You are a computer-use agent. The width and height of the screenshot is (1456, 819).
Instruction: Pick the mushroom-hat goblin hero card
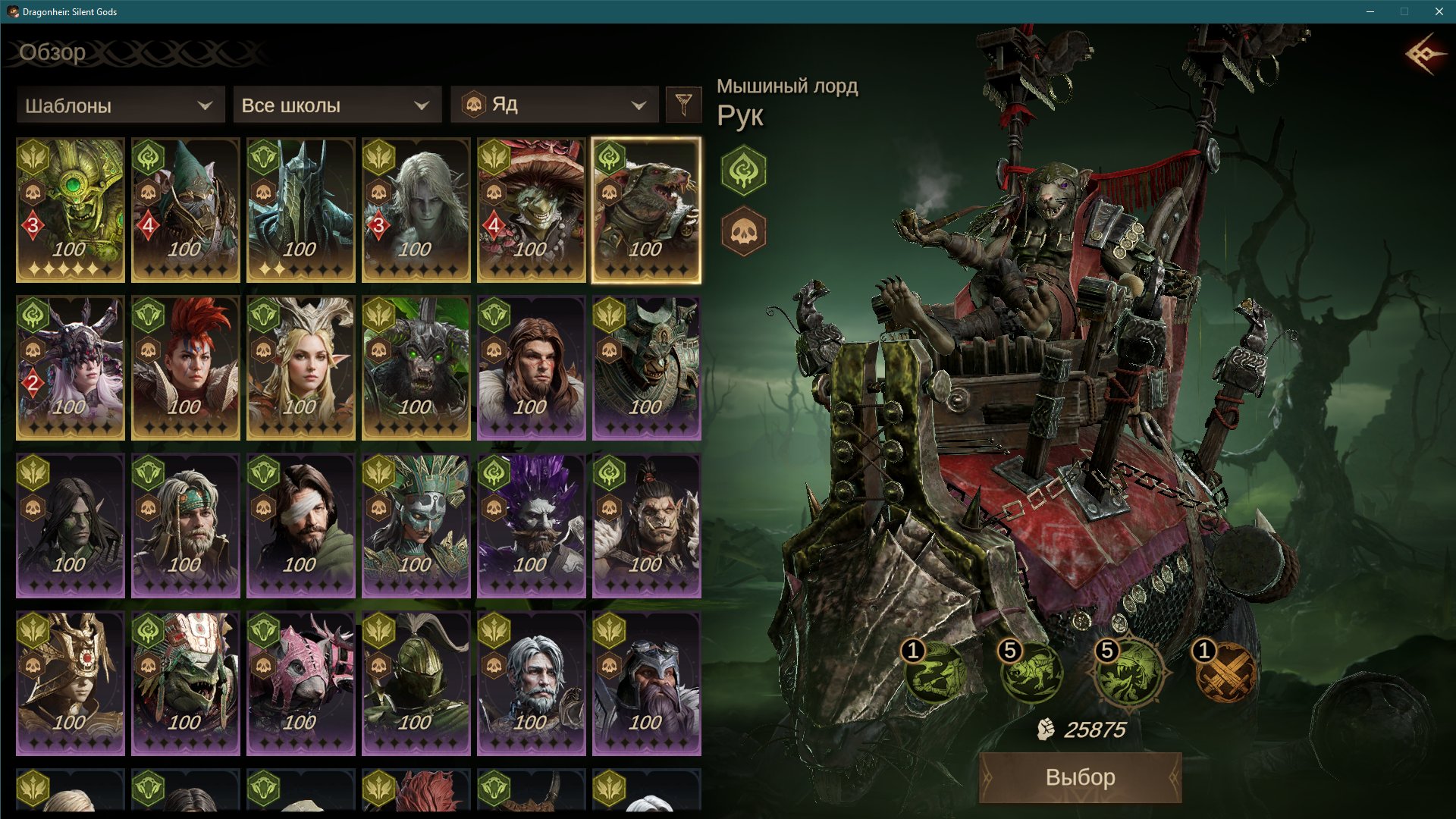(x=532, y=210)
